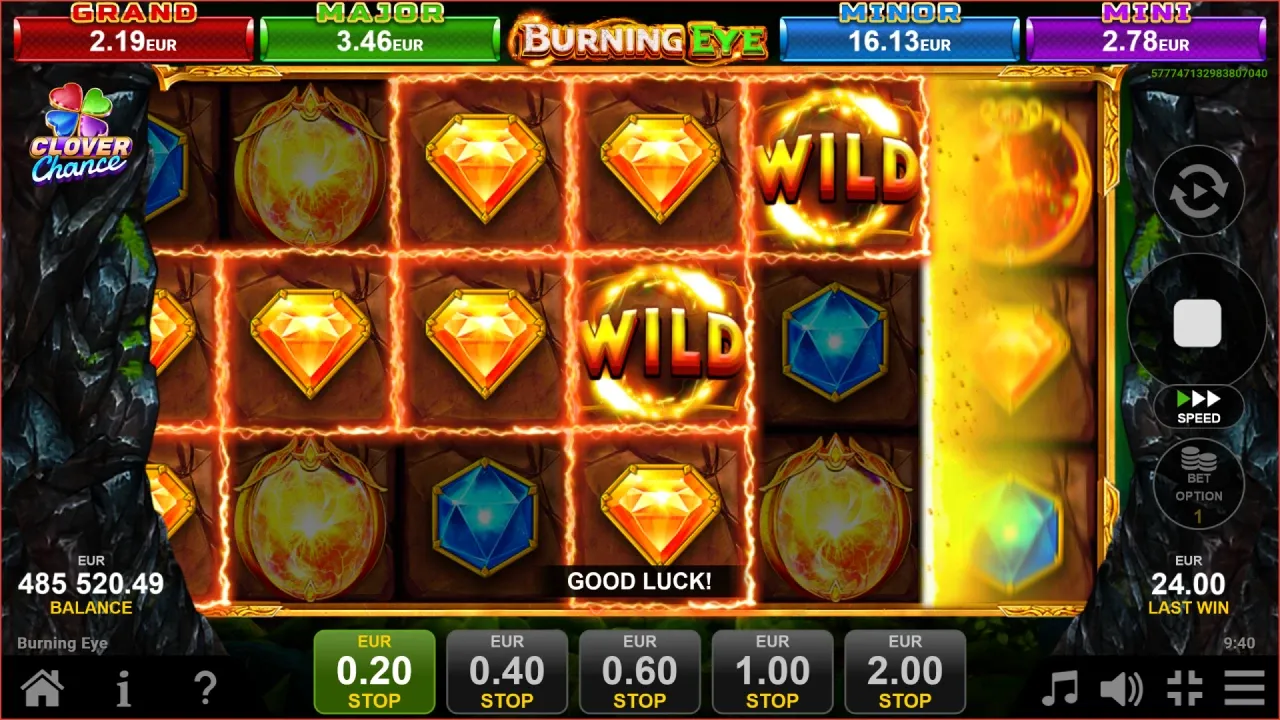Toggle the music note icon

tap(1060, 688)
